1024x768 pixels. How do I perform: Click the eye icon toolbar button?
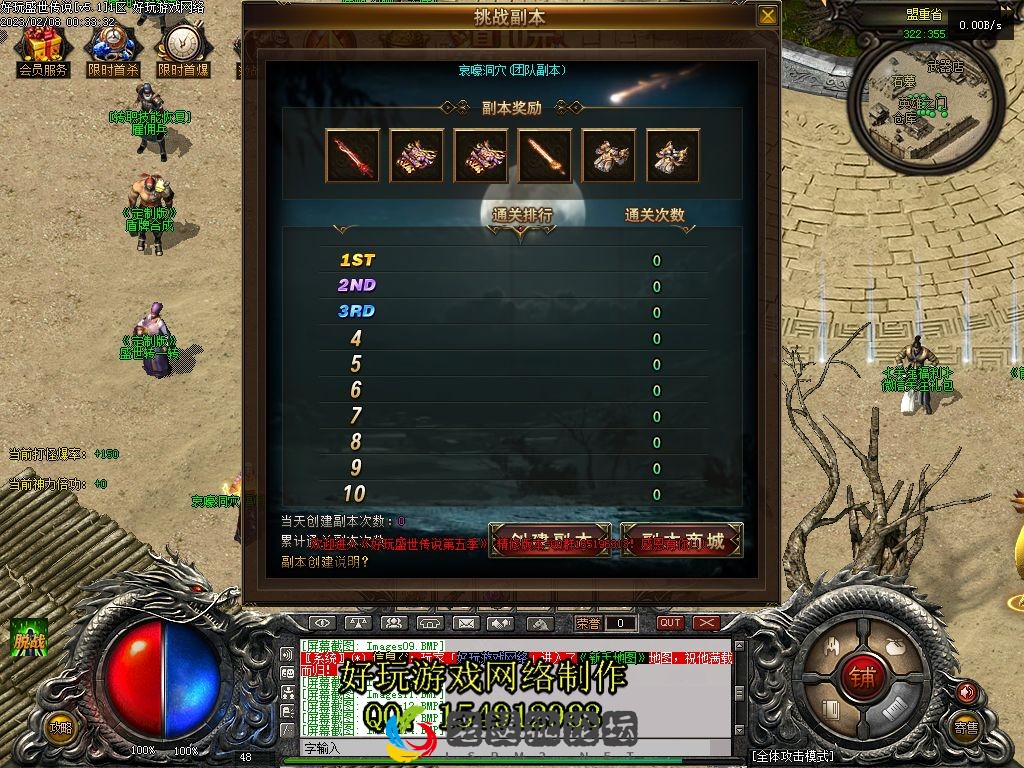(322, 623)
